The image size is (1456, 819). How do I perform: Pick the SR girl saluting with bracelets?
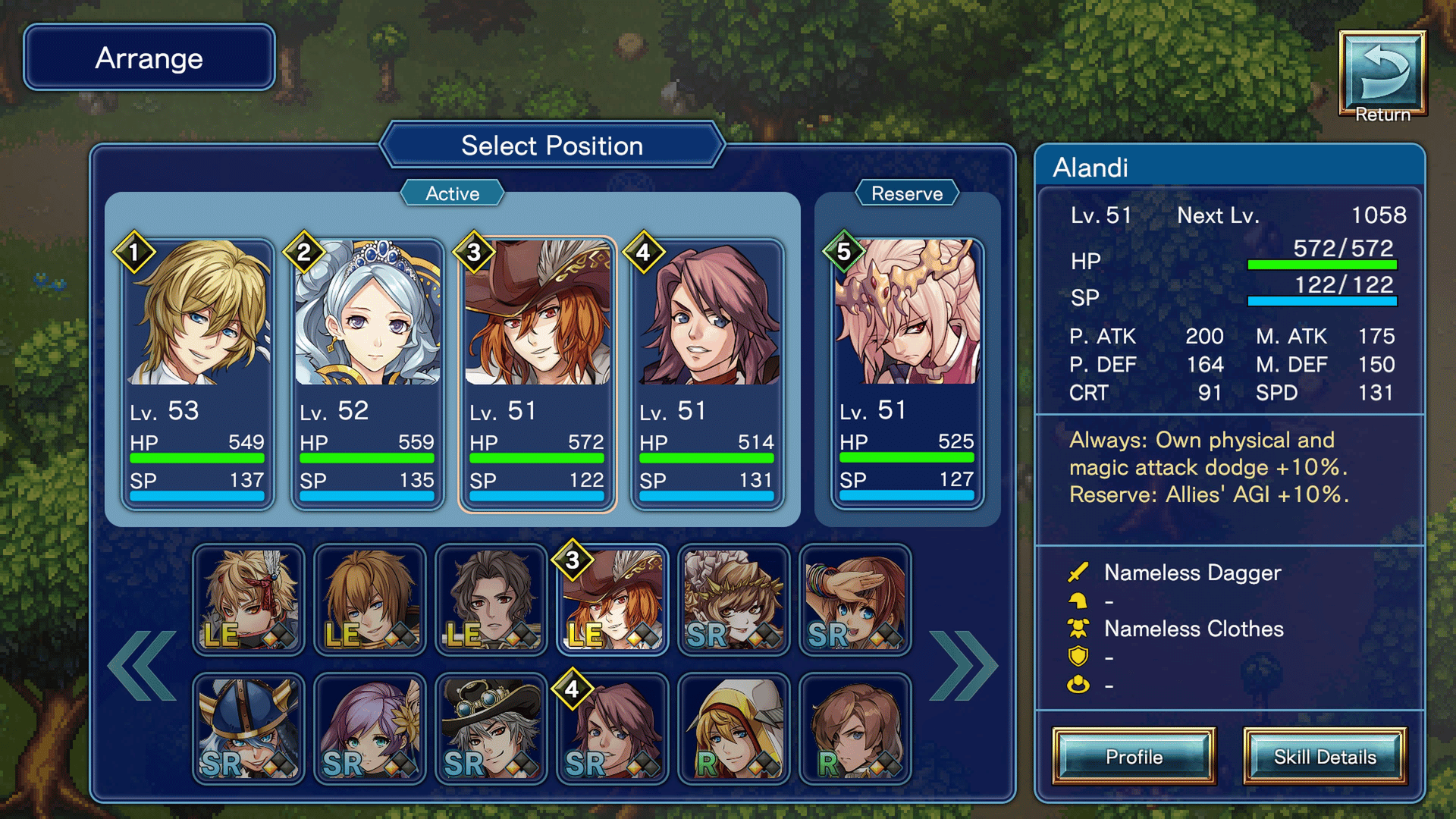point(855,600)
